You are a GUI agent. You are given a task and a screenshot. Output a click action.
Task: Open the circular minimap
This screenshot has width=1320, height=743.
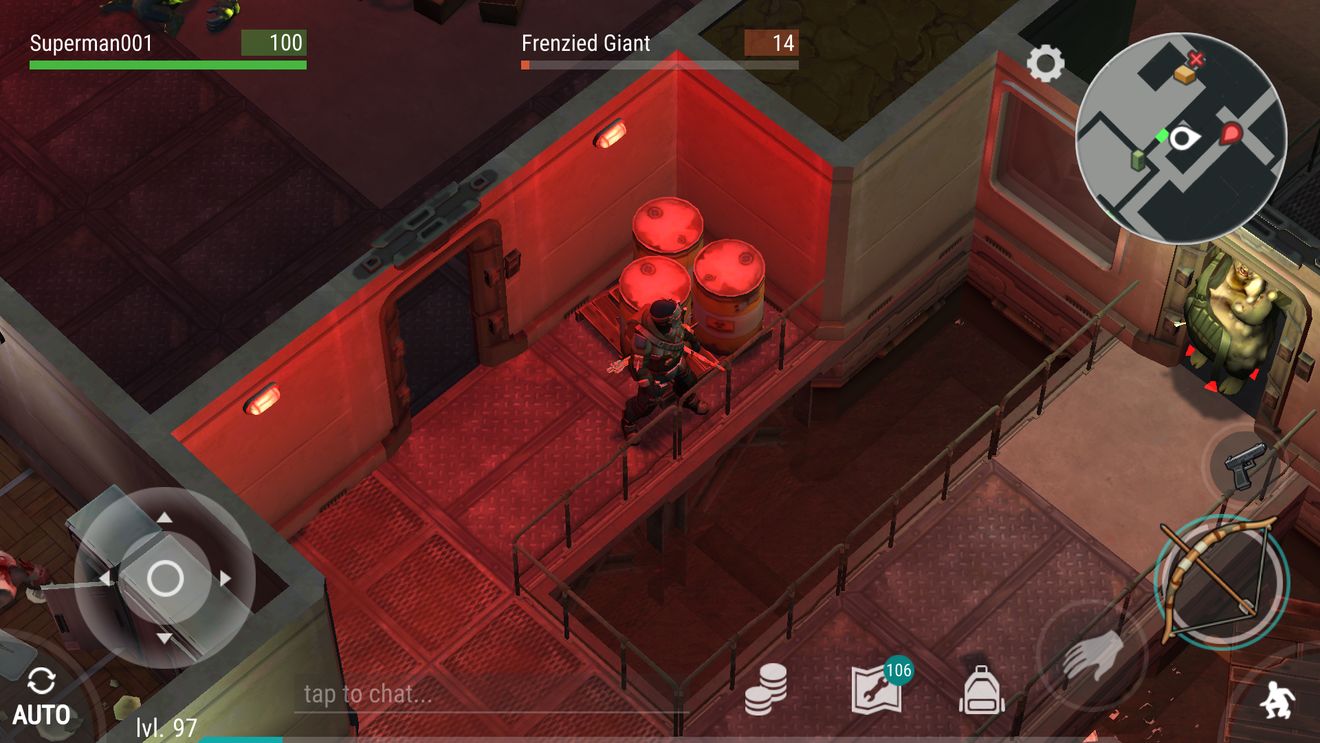click(x=1181, y=138)
